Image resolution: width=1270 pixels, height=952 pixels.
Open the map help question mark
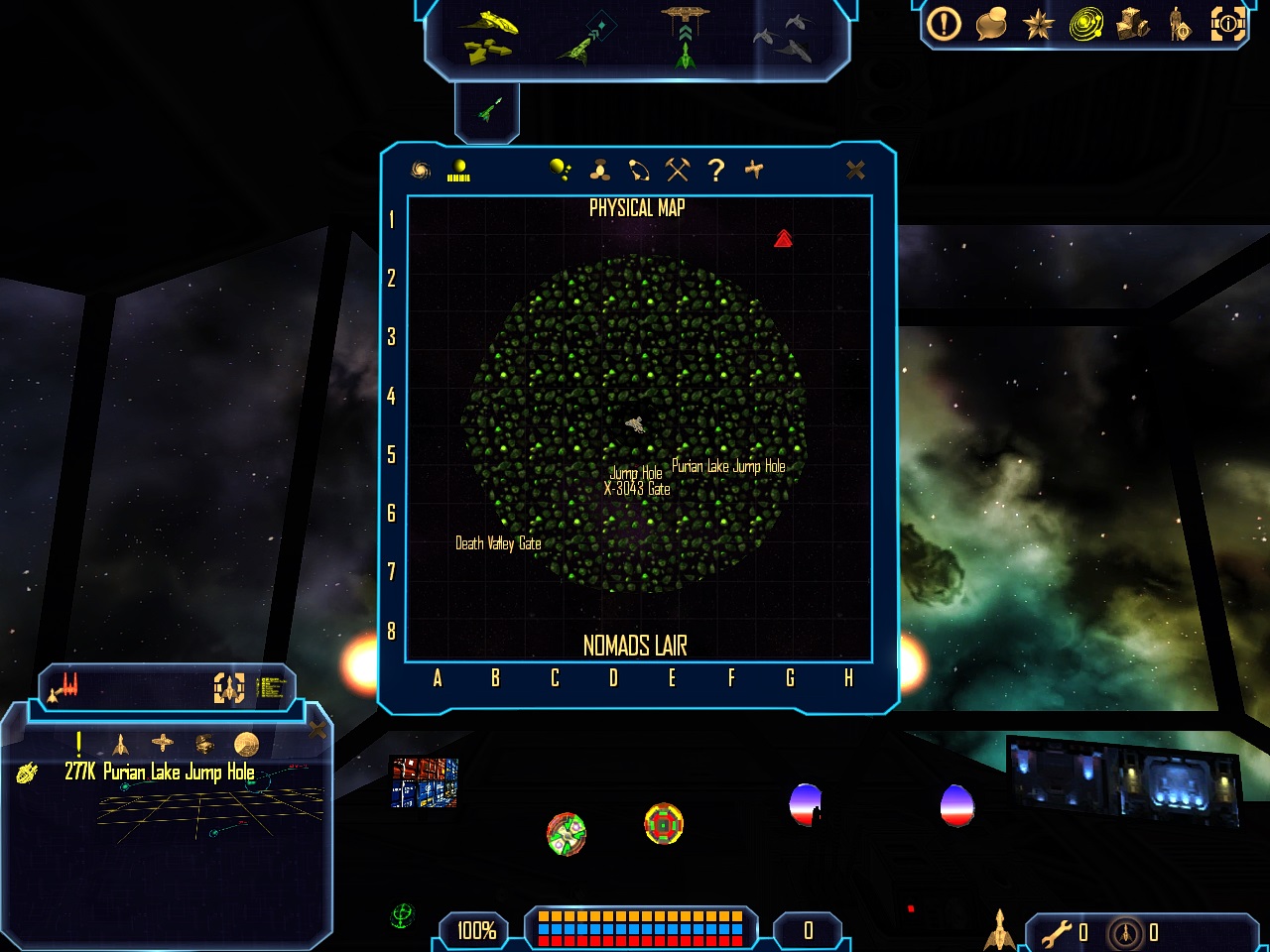point(716,171)
